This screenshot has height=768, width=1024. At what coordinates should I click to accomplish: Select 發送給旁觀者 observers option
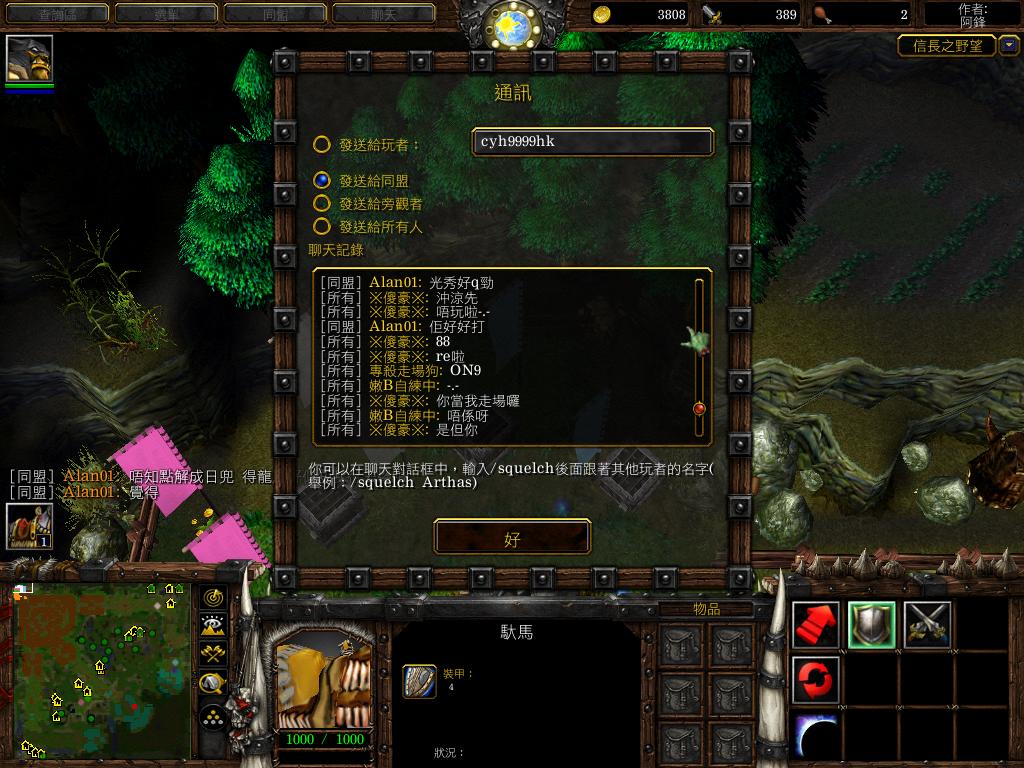point(322,204)
